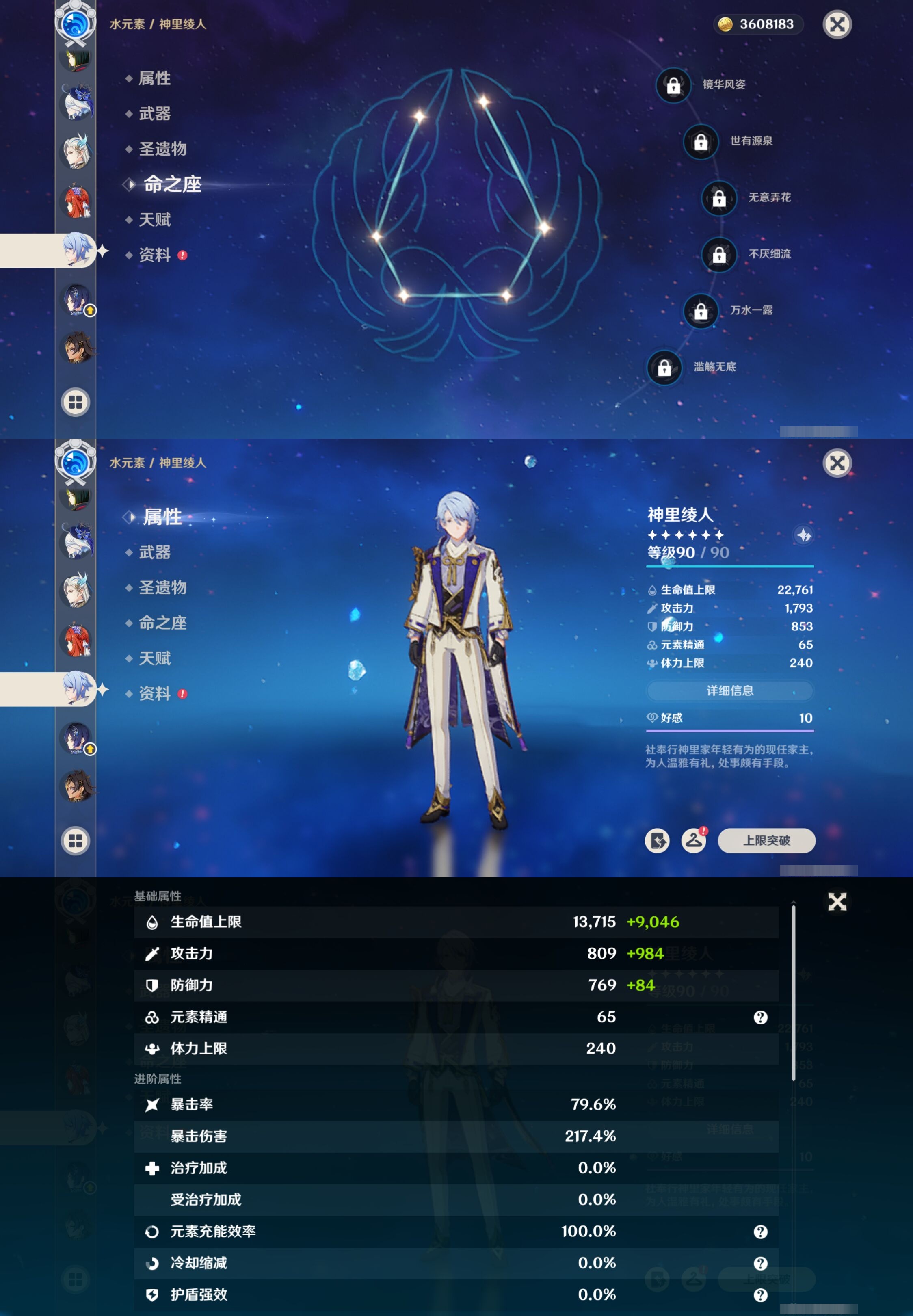Open the outfit hanger icon
The height and width of the screenshot is (1316, 913).
pos(693,840)
